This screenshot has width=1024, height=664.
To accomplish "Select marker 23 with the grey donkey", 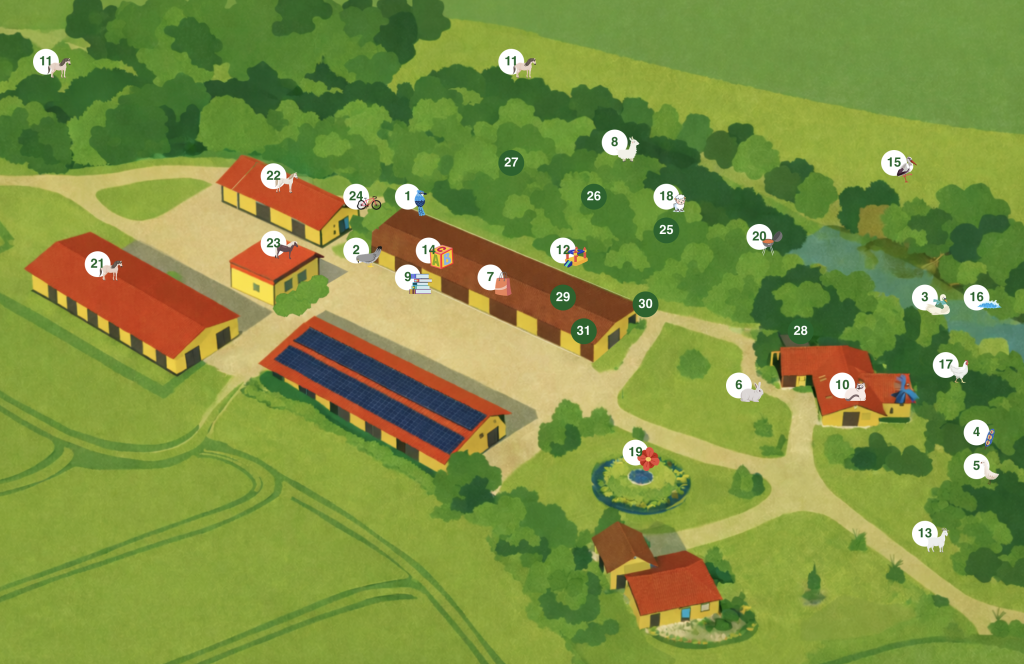I will point(274,243).
